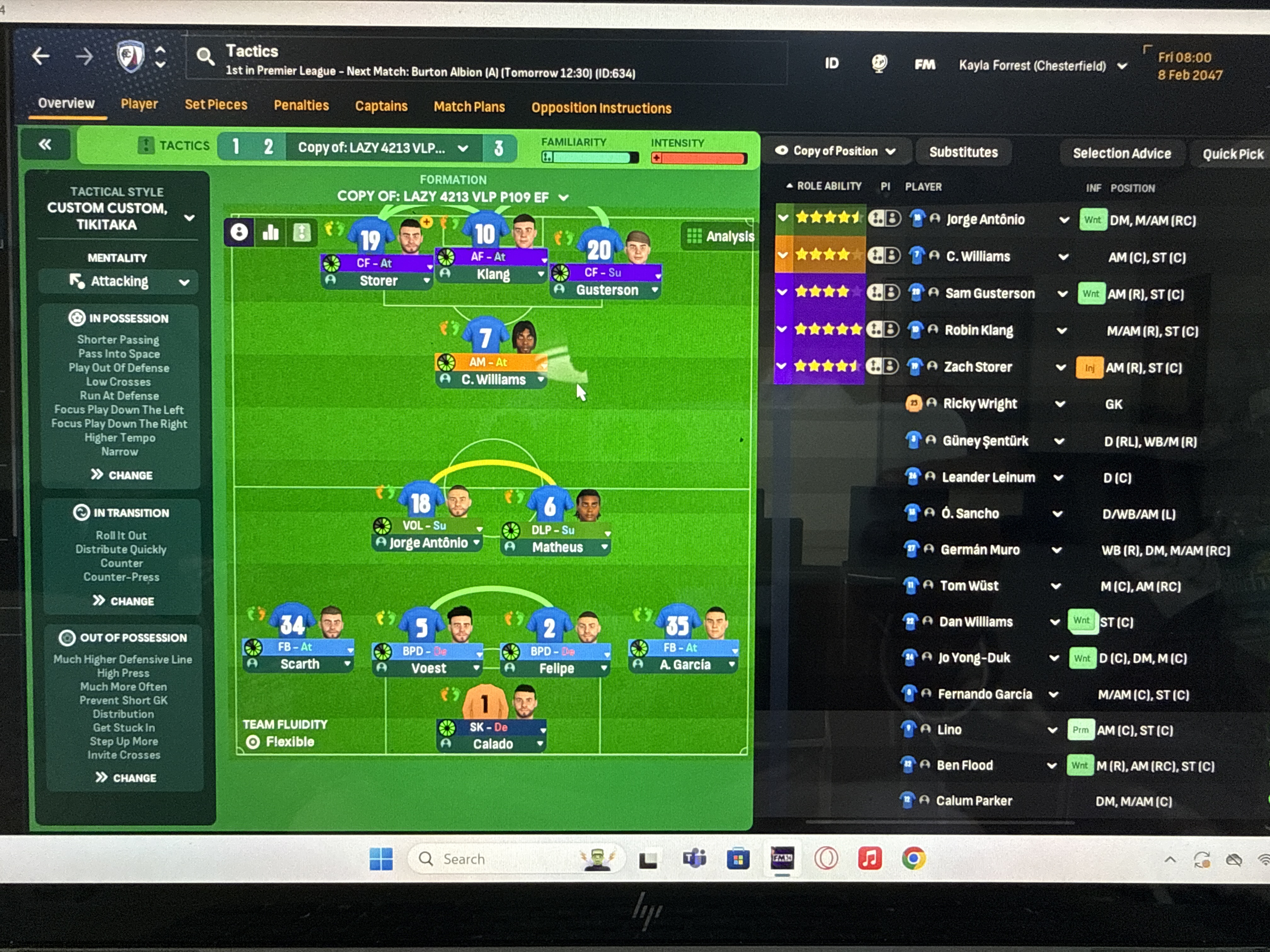Open Google Chrome from the taskbar
This screenshot has height=952, width=1270.
[913, 858]
